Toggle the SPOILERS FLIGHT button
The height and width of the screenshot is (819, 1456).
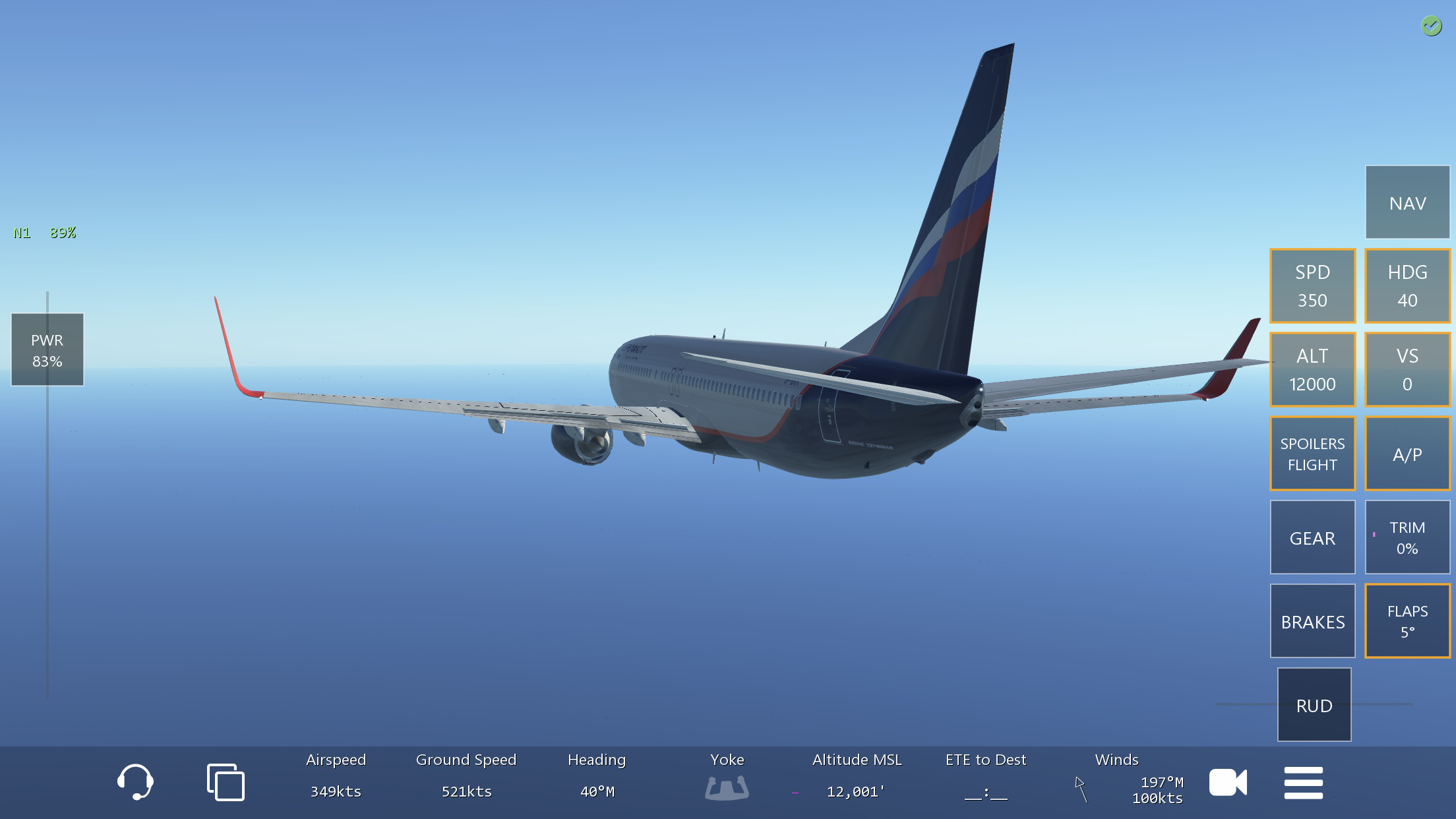tap(1312, 454)
